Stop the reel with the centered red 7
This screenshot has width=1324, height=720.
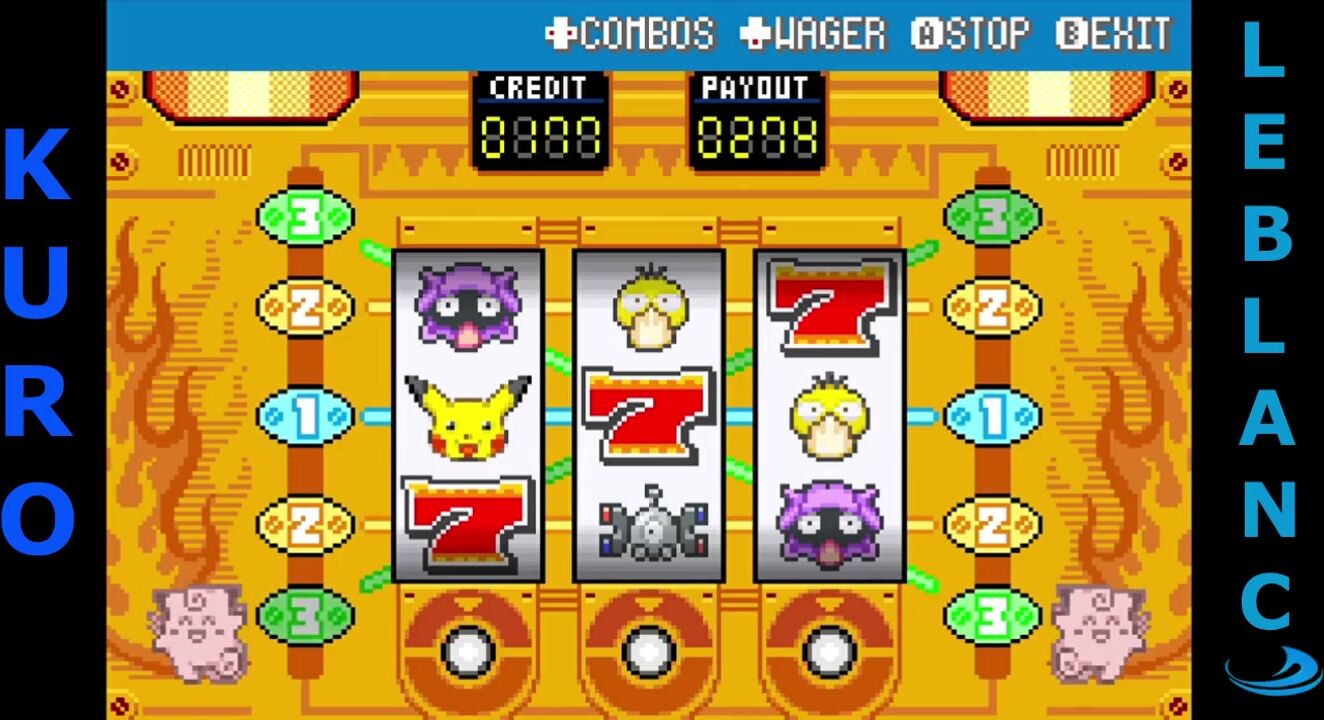649,651
